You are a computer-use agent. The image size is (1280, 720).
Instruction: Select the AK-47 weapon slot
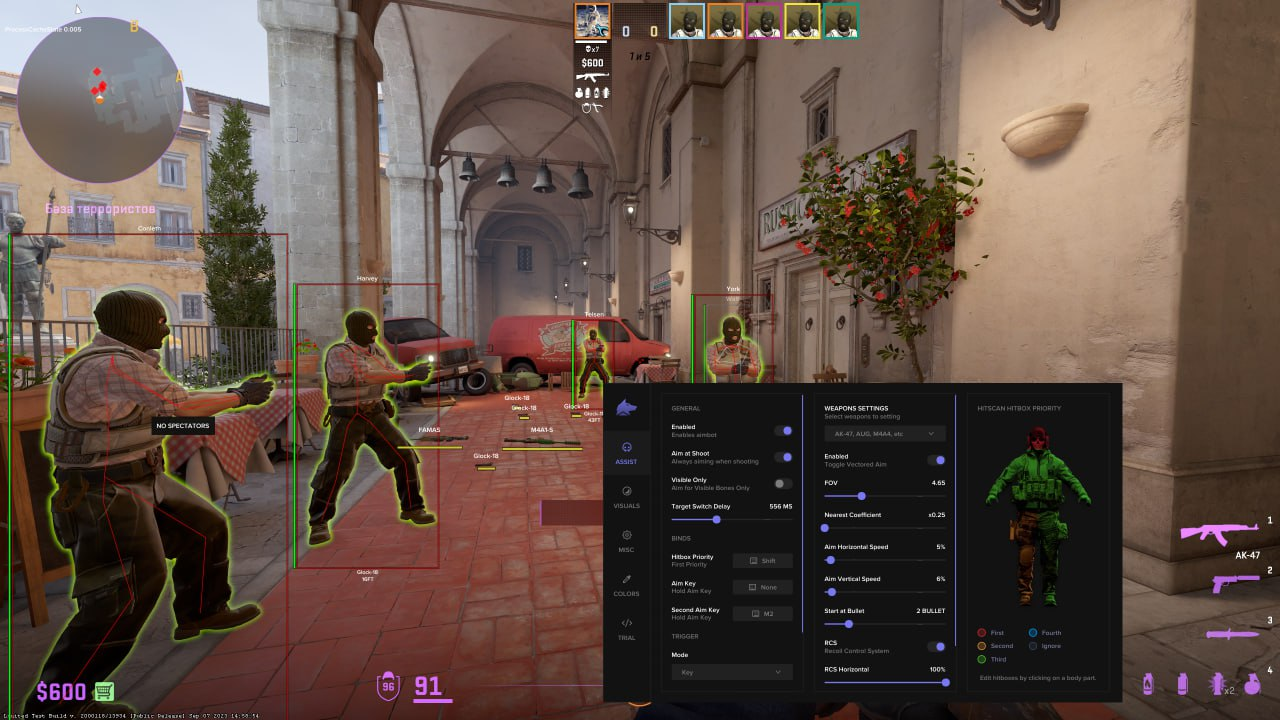pos(1219,531)
